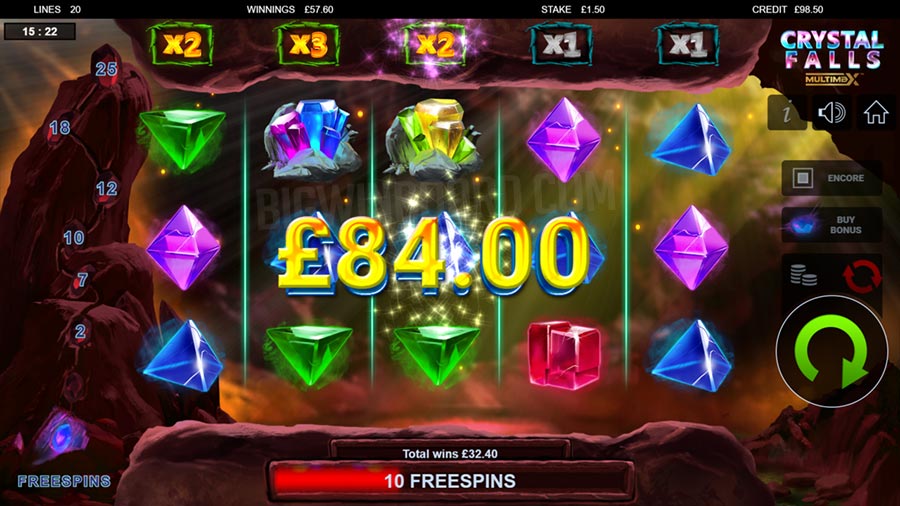This screenshot has height=506, width=900.
Task: Open the game info page
Action: pos(787,114)
